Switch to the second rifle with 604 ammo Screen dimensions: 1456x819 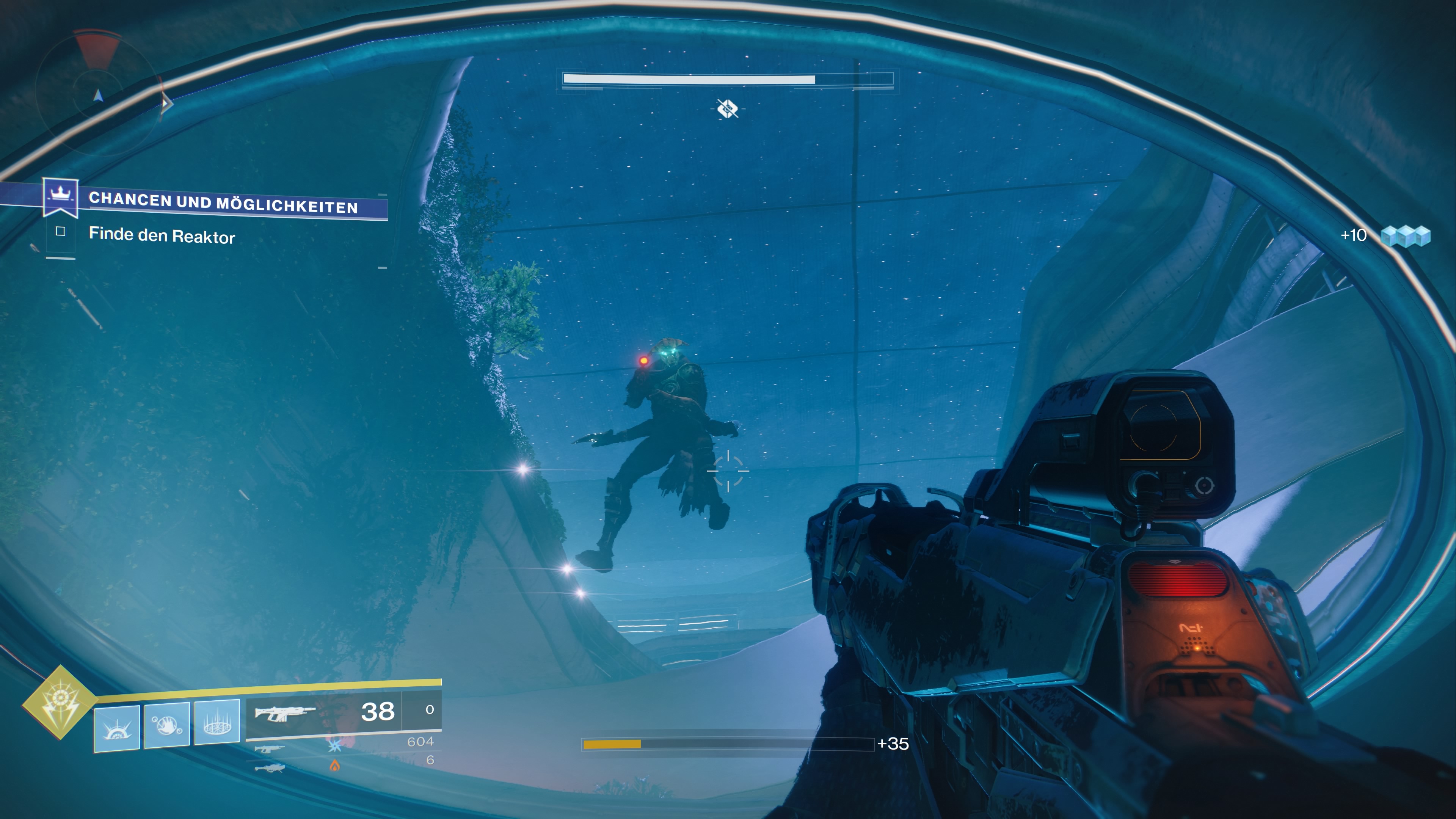(x=270, y=749)
